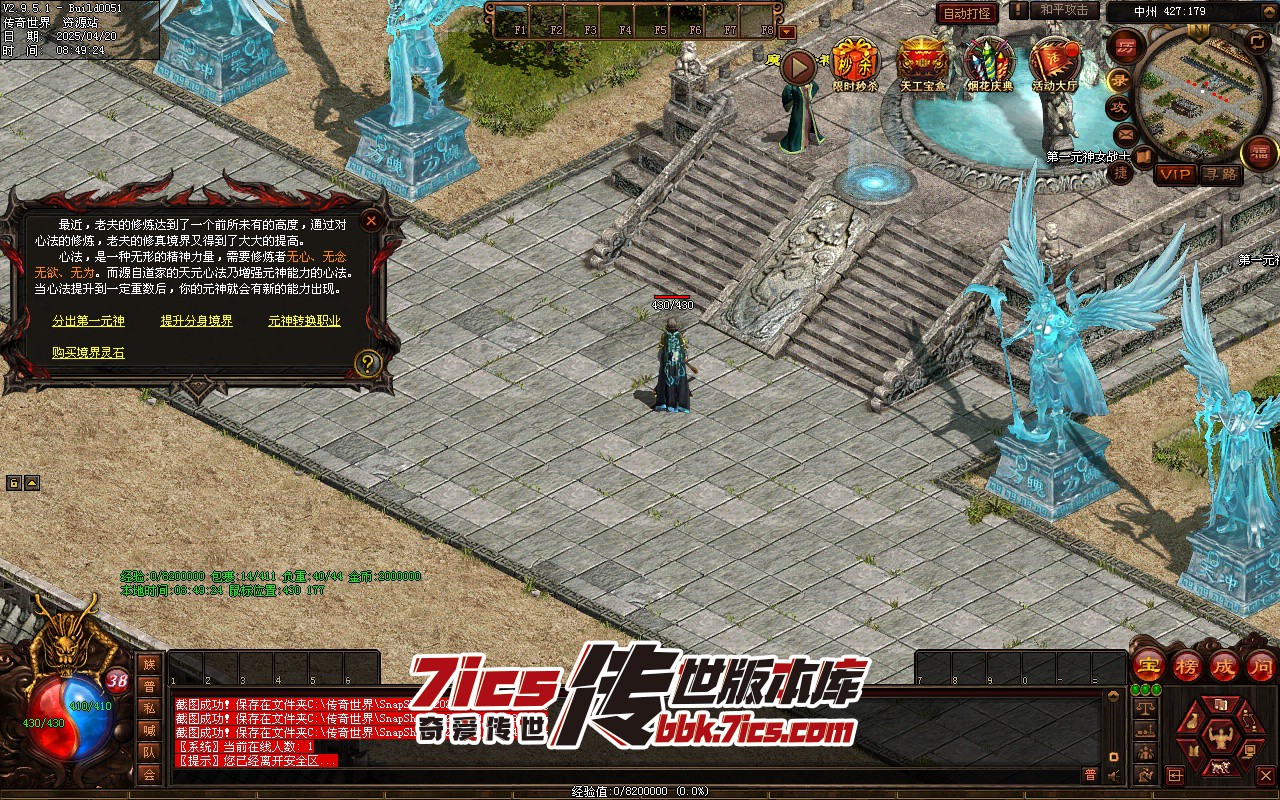Switch the 和平攻击 attack mode

1064,10
